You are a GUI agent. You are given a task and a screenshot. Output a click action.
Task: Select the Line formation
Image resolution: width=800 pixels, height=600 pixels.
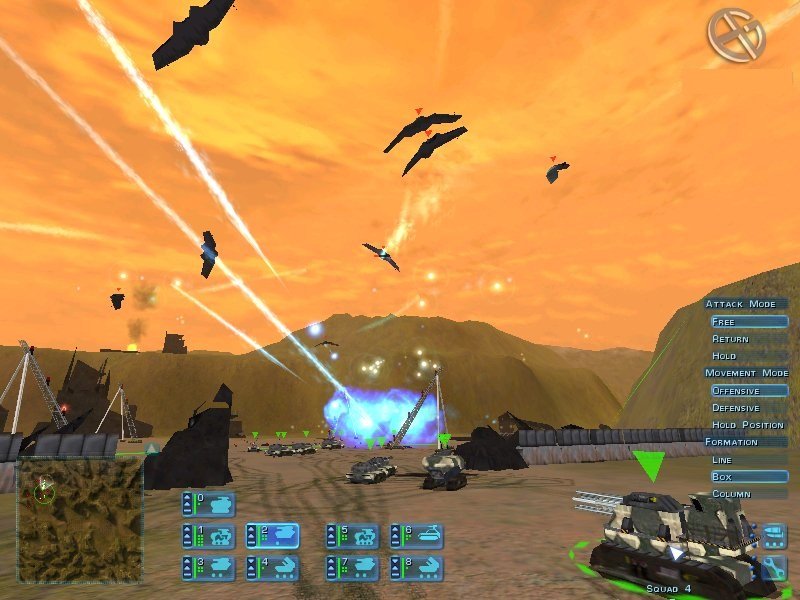click(748, 460)
